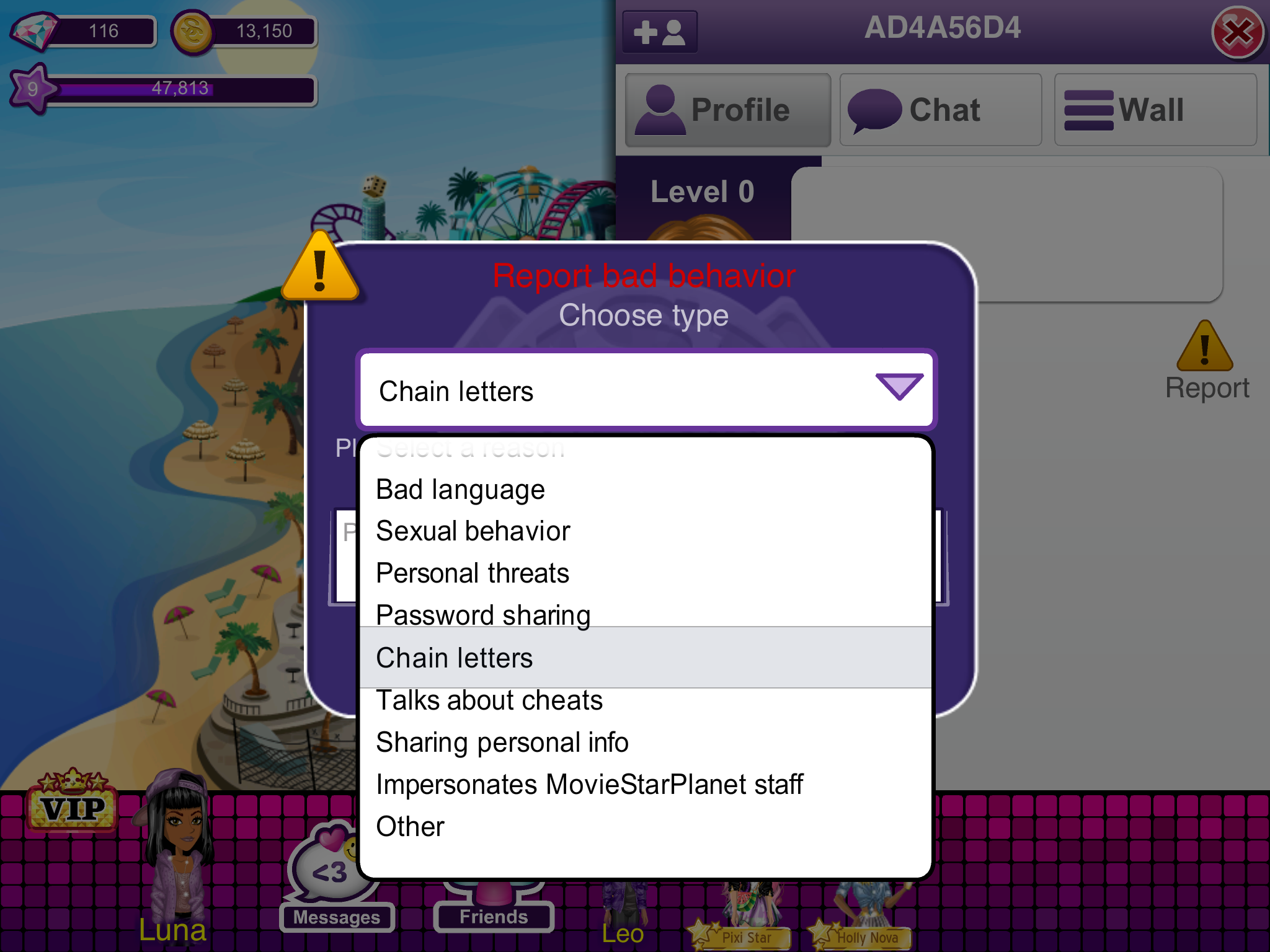Switch to the Profile tab
This screenshot has height=952, width=1270.
coord(727,110)
